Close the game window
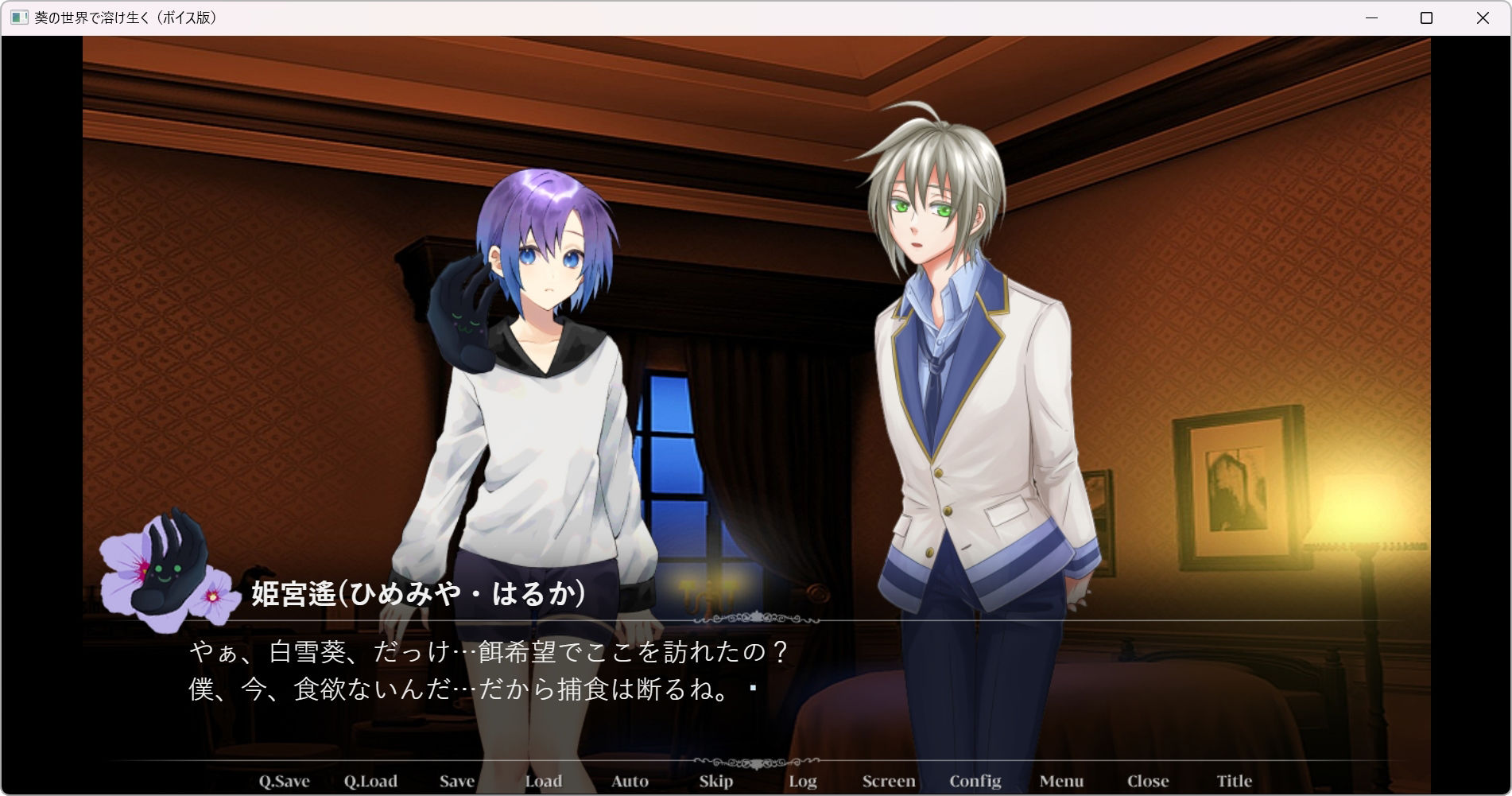Screen dimensions: 1512x796 [x=1483, y=17]
